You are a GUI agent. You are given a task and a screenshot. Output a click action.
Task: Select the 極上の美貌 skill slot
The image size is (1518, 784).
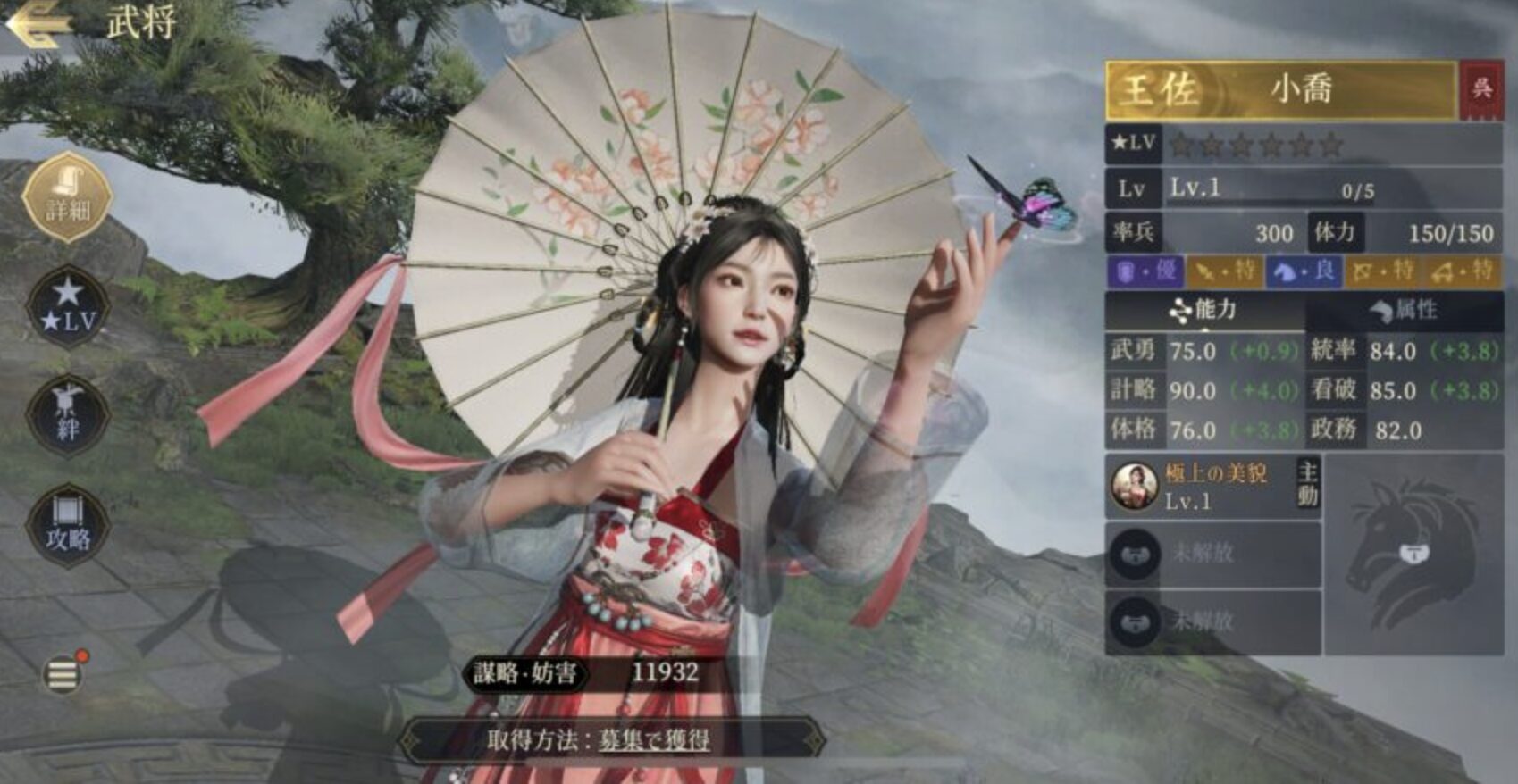(x=1212, y=487)
